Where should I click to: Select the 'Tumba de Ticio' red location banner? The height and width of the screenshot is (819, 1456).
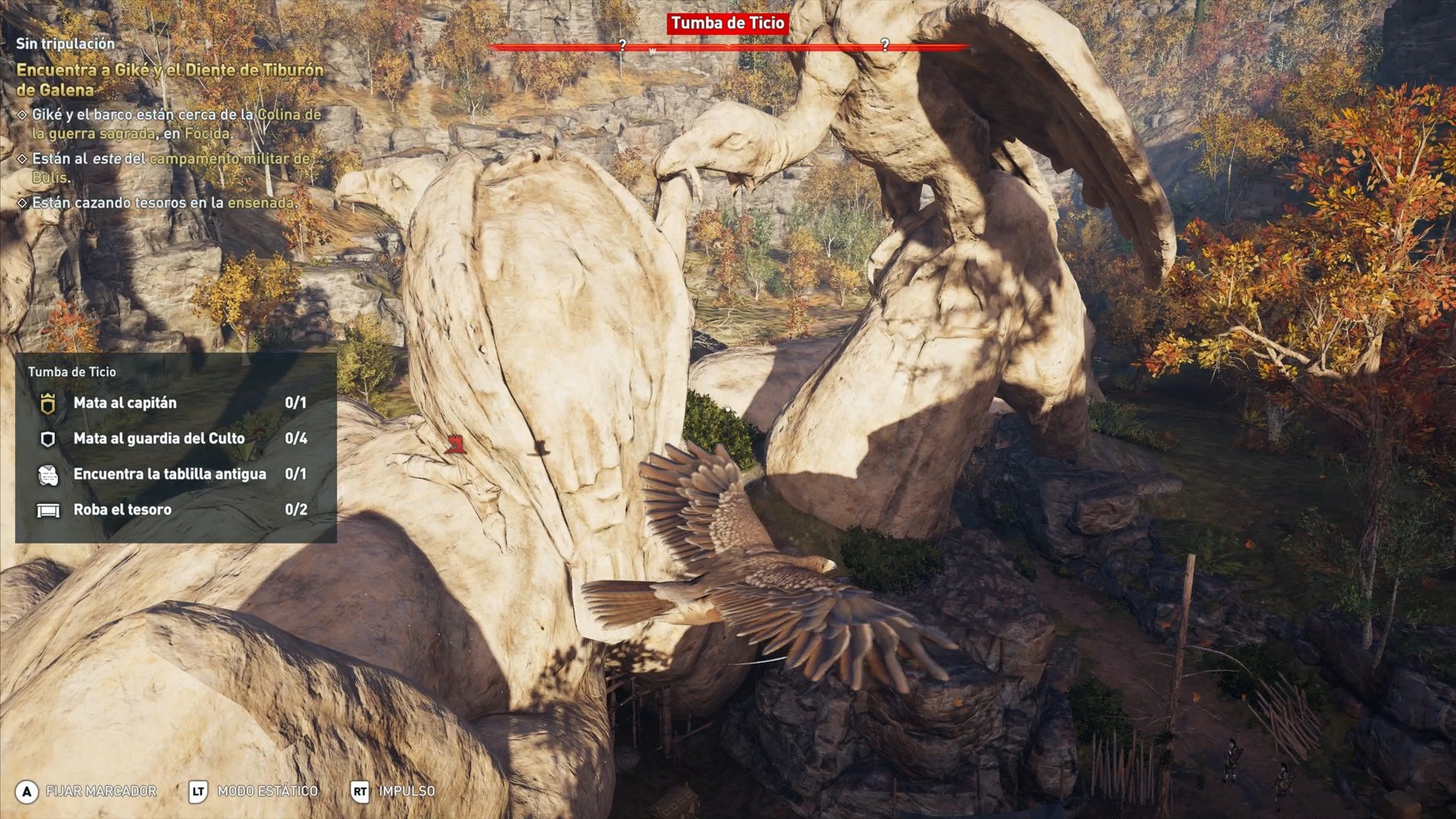point(730,24)
